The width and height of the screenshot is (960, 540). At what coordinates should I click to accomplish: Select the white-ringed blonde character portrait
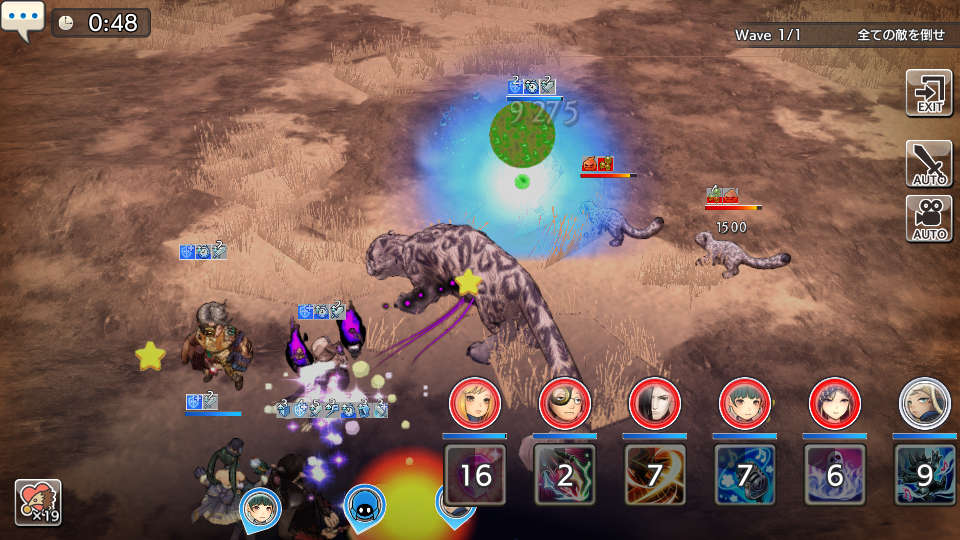pos(924,403)
